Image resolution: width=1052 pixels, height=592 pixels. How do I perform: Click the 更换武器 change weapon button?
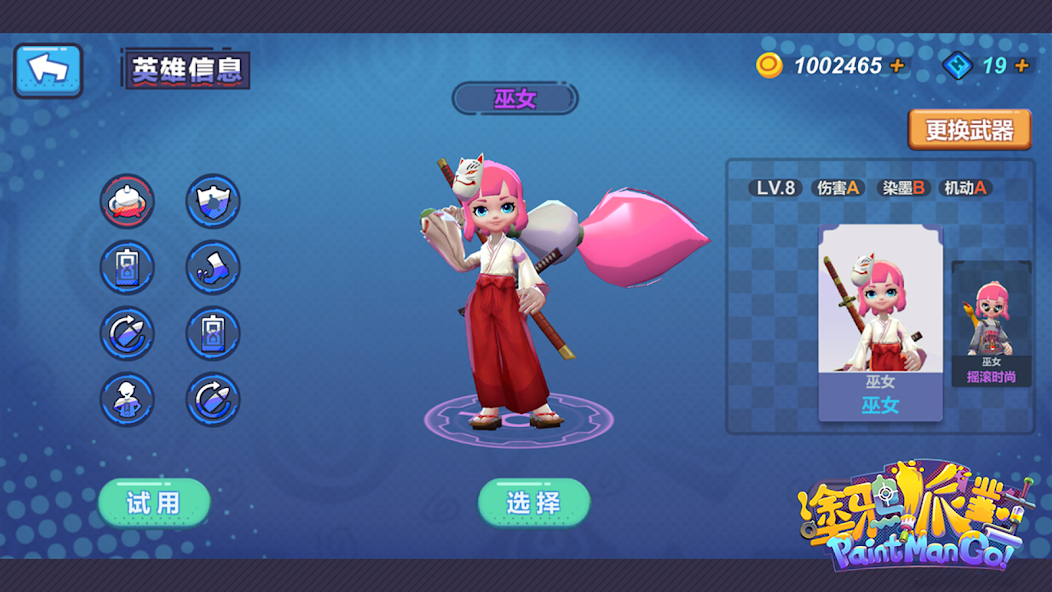coord(969,130)
